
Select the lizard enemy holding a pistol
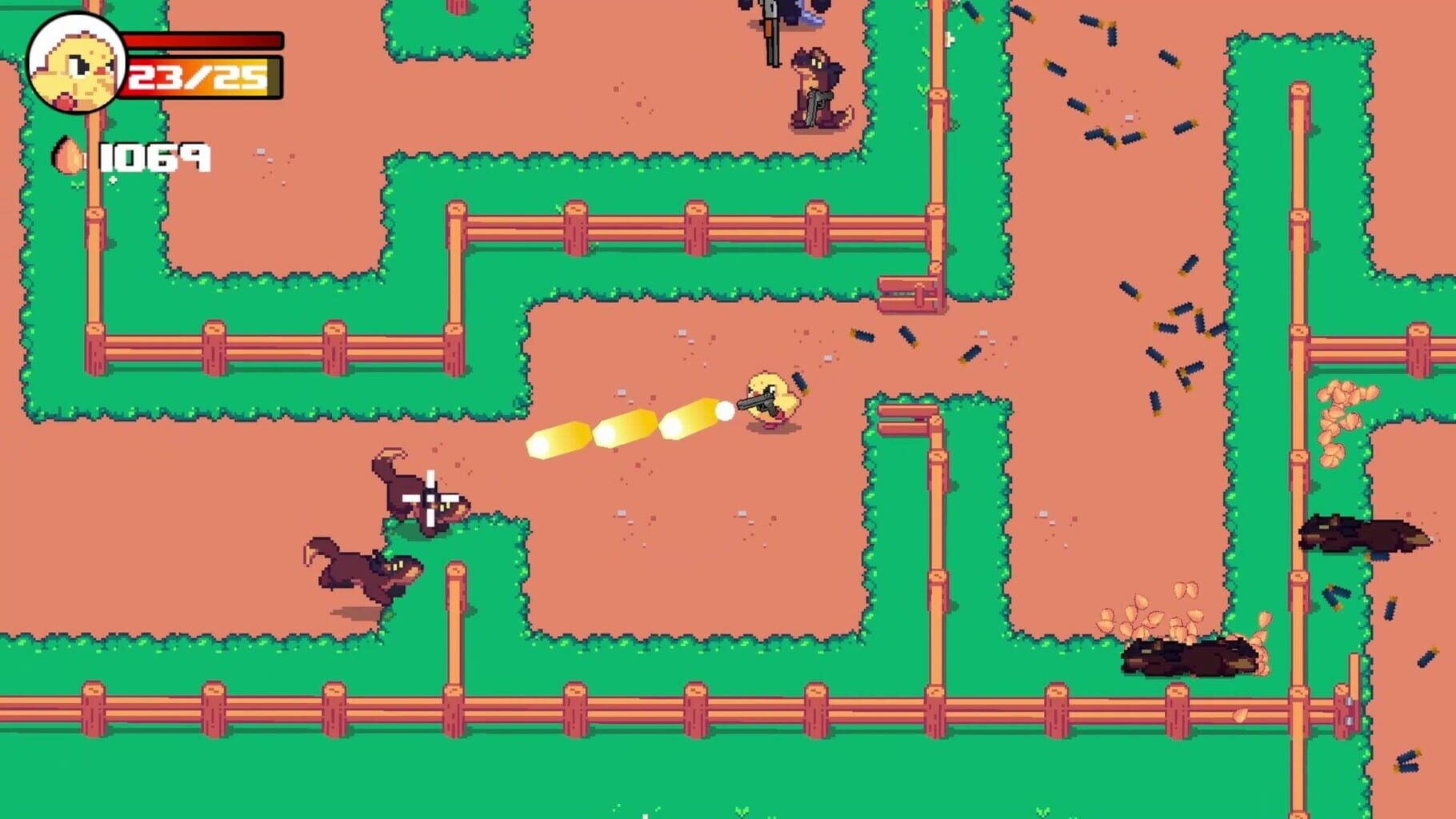point(818,88)
